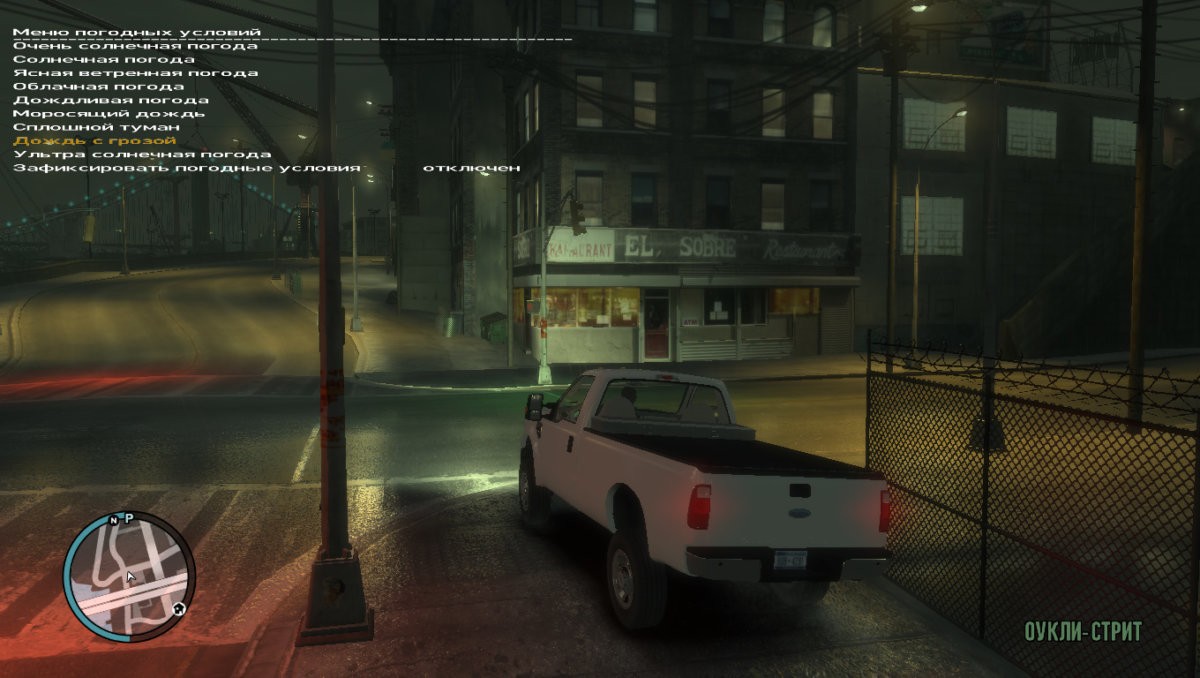The height and width of the screenshot is (678, 1200).
Task: Select "Ясная ветренная погода" entry
Action: [135, 73]
